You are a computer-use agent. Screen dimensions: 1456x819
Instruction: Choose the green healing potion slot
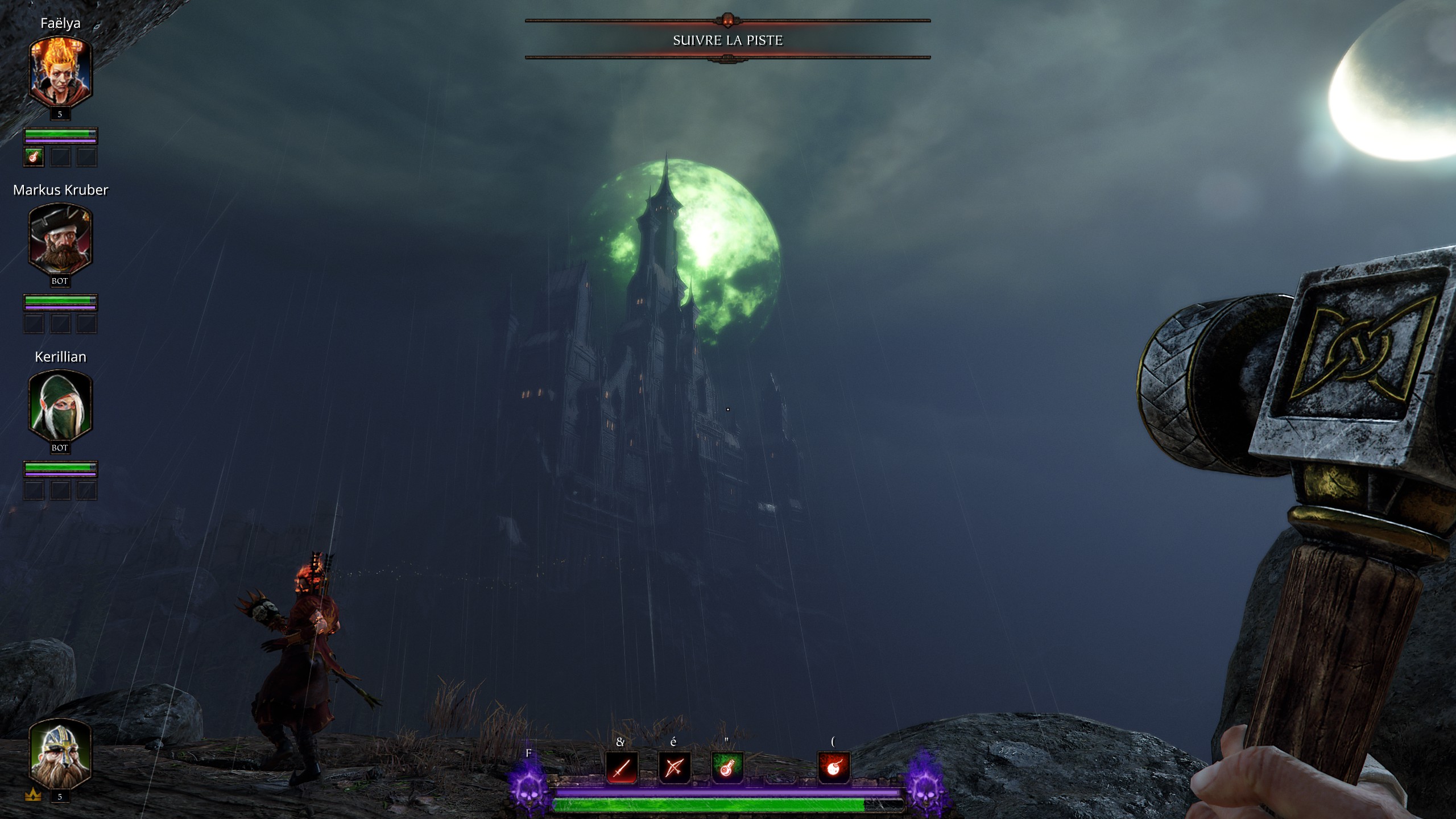click(727, 768)
